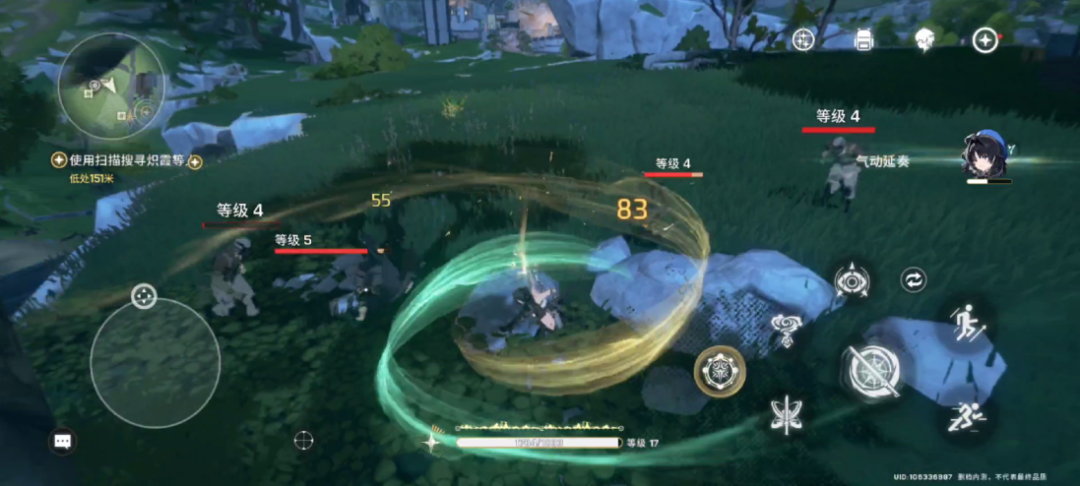Tap the circular swap arrows button

pos(913,280)
